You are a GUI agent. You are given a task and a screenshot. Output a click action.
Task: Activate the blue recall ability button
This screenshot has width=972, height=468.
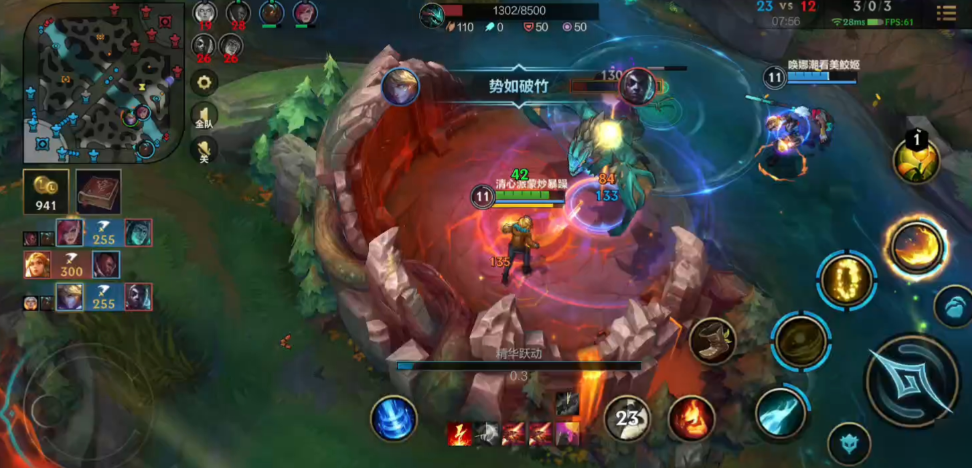(394, 418)
